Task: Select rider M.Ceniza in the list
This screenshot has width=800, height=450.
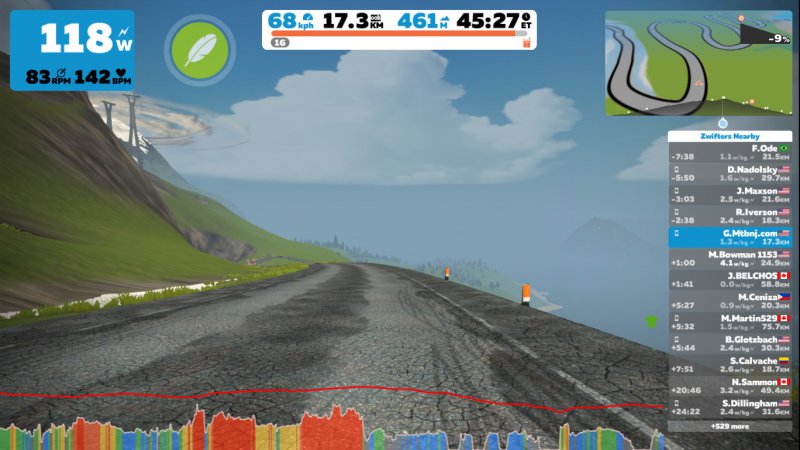Action: pos(729,301)
